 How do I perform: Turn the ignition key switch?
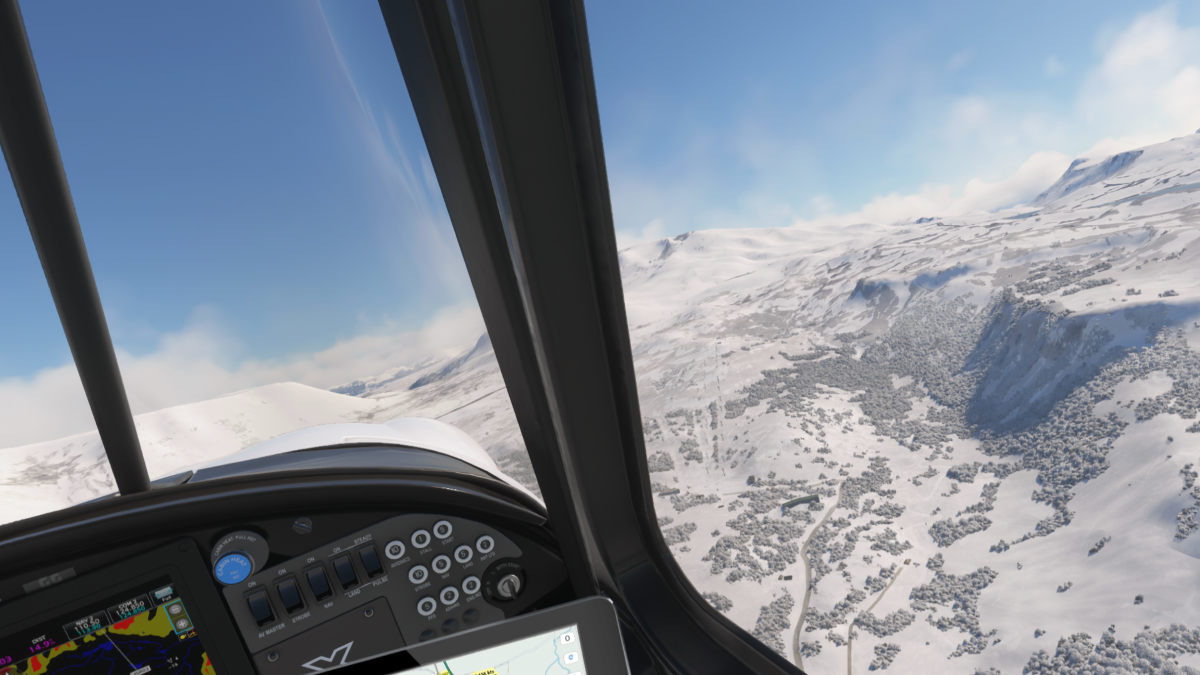[x=507, y=584]
